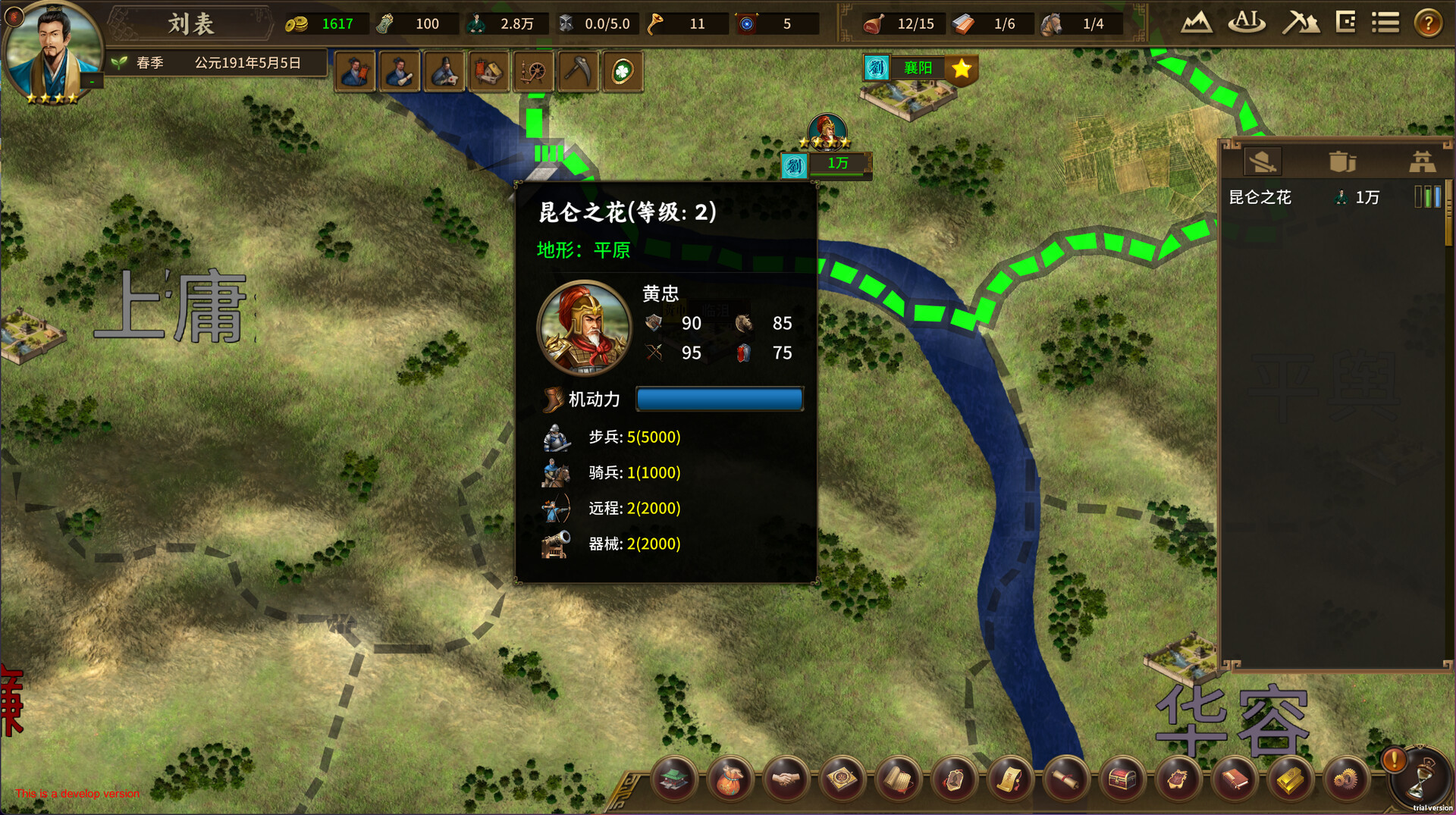Open the treasure chest button

[1122, 779]
